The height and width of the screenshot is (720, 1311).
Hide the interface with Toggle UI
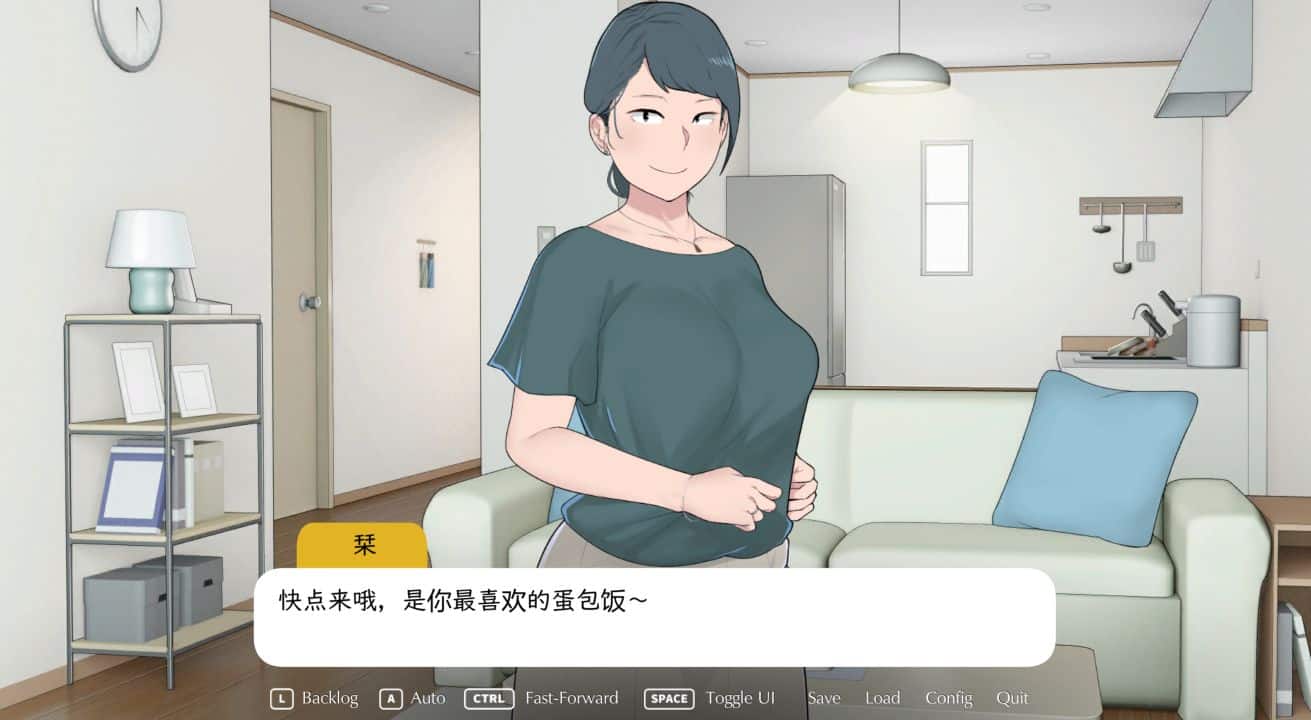[x=740, y=698]
